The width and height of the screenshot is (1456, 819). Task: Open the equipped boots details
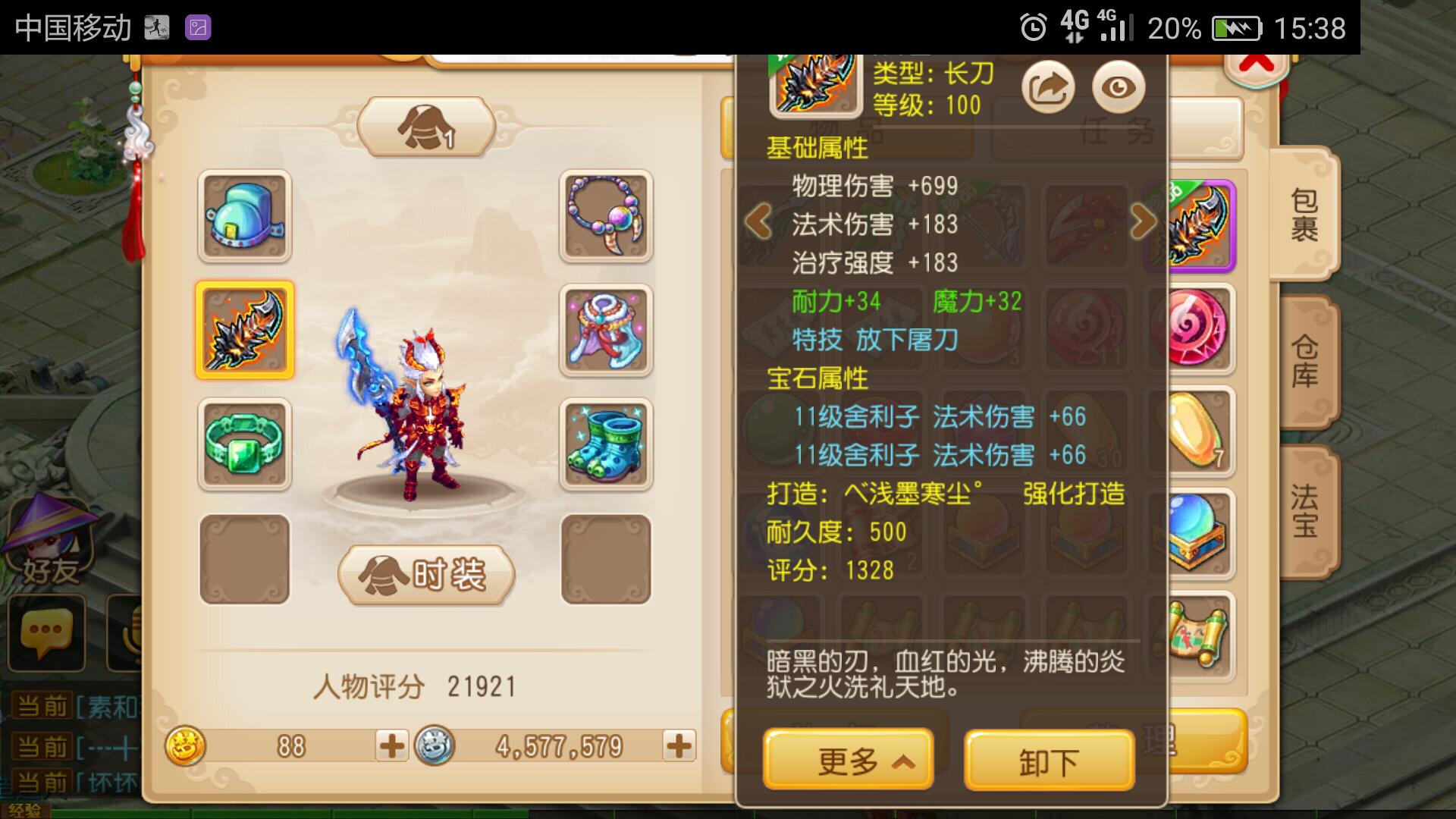click(605, 444)
